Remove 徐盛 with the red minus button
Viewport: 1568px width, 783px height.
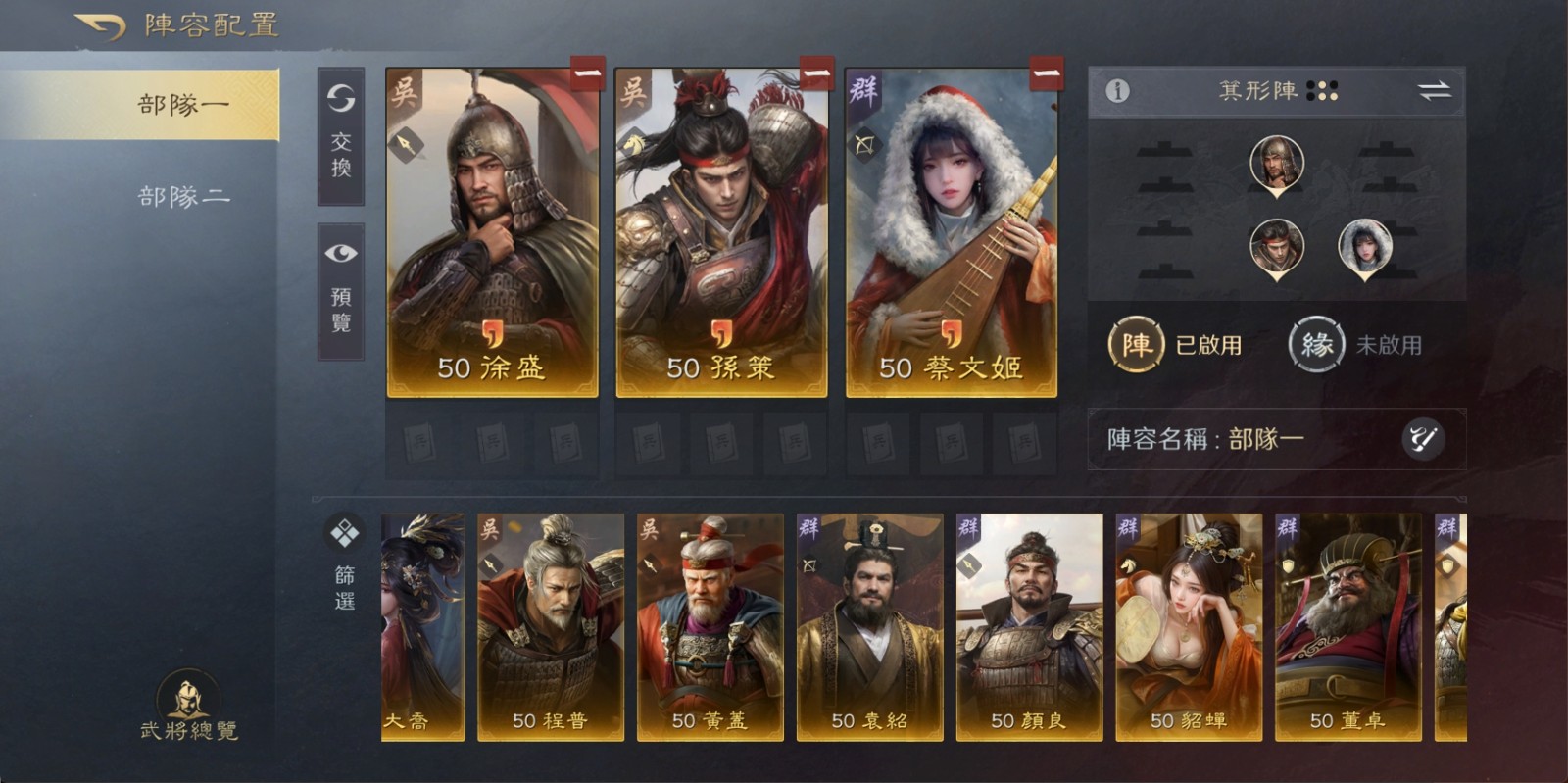(x=587, y=73)
